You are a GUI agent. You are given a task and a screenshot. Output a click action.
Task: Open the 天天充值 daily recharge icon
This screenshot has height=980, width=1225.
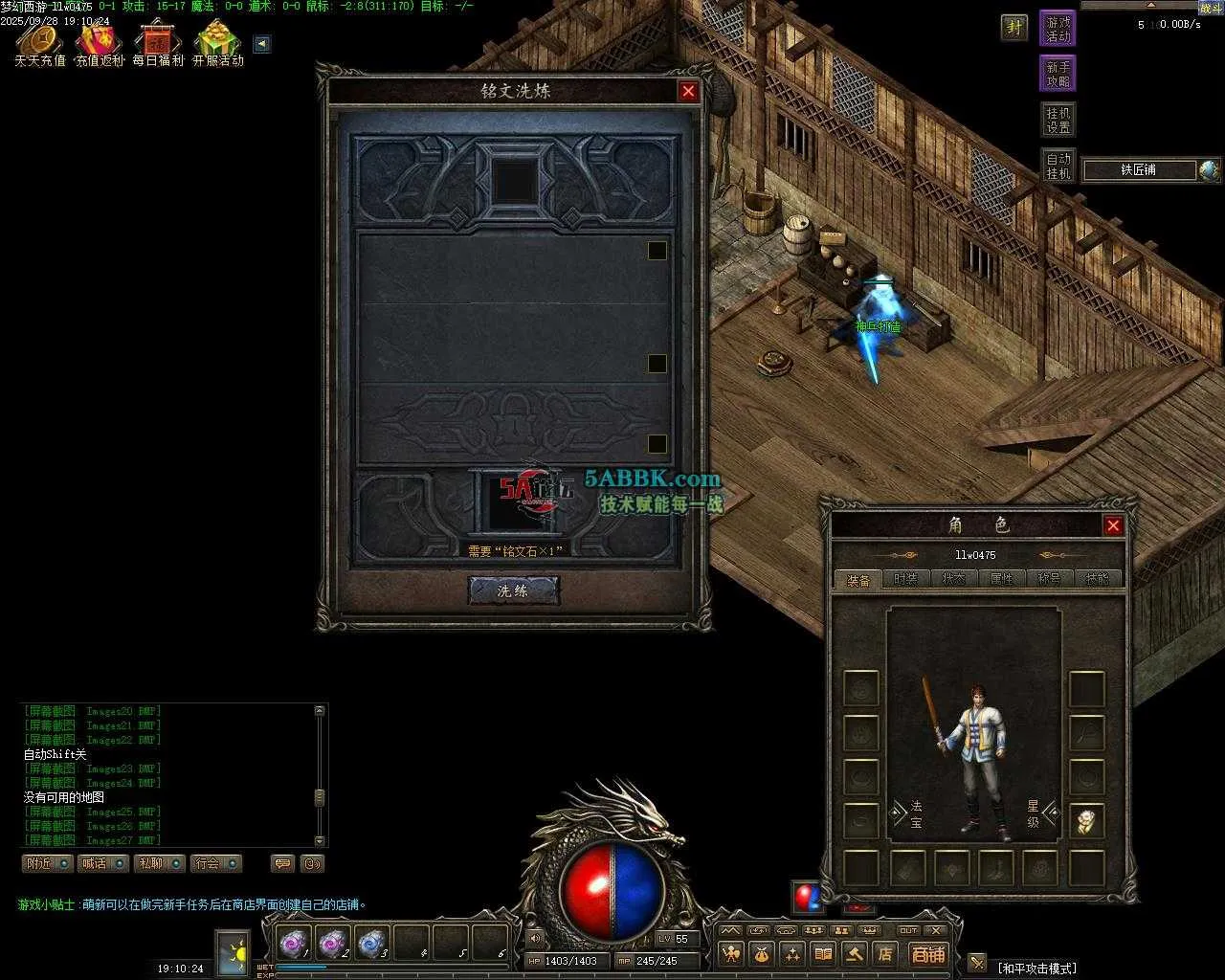(x=39, y=44)
